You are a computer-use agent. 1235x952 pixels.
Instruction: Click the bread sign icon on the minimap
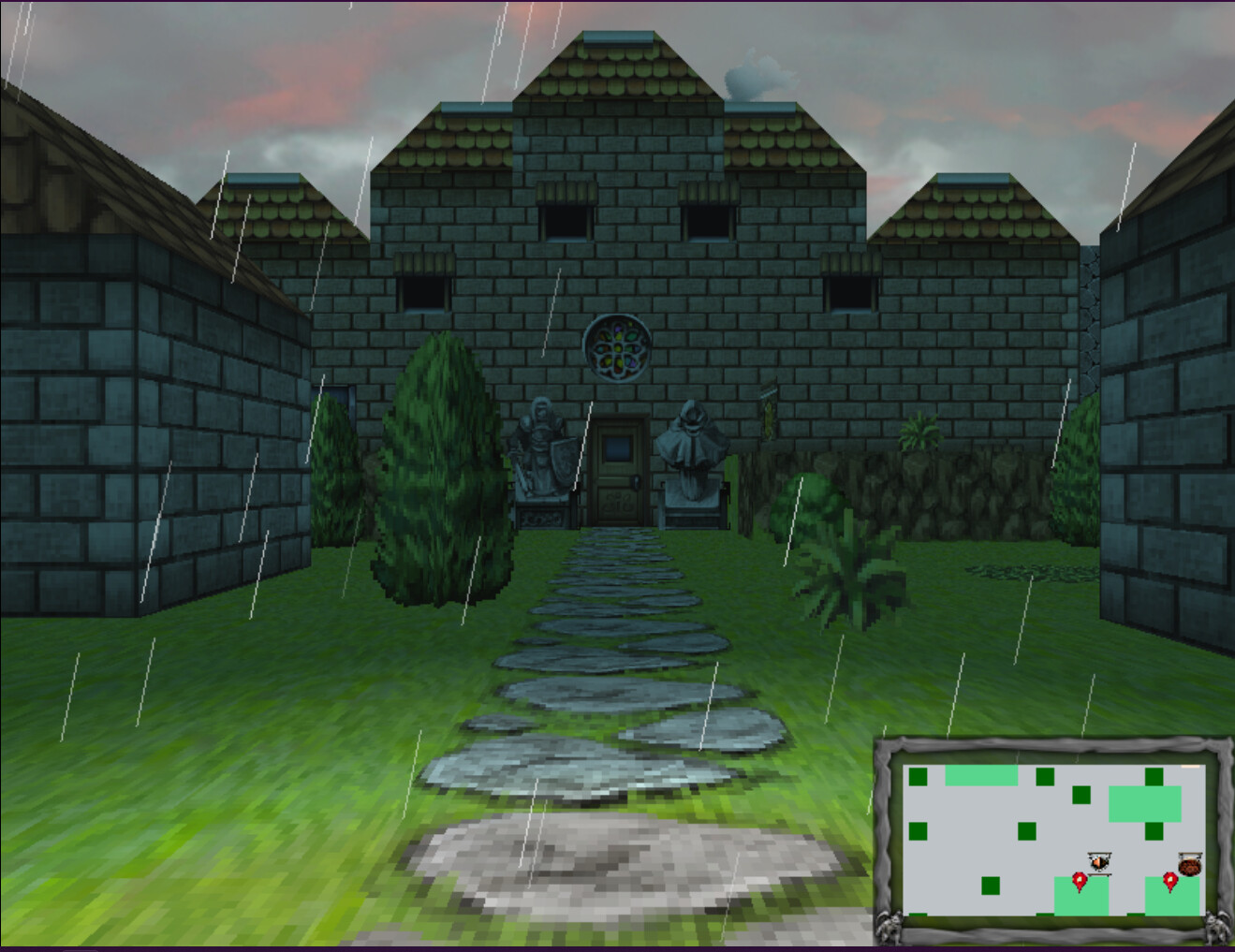coord(1190,865)
